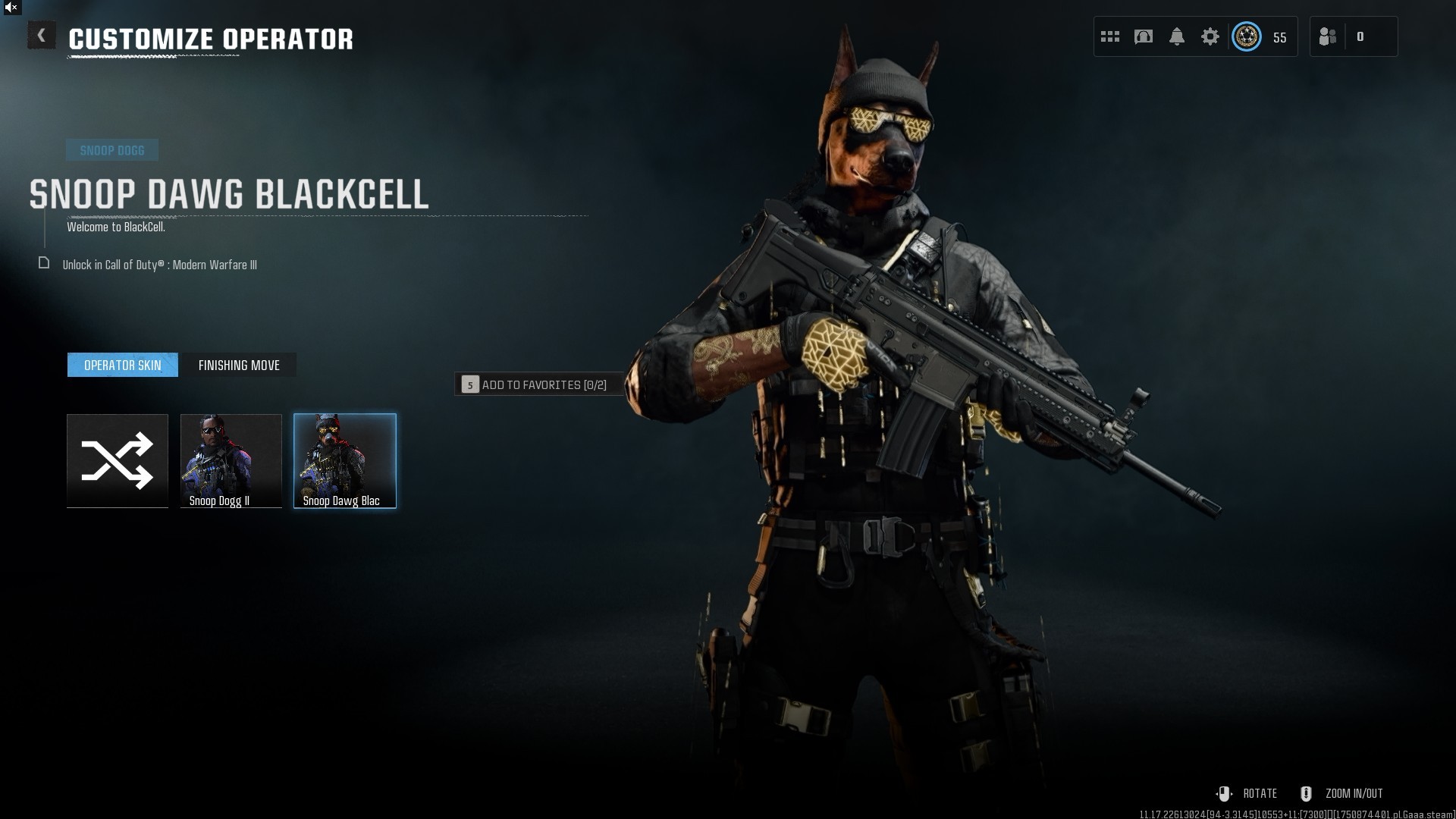Screen dimensions: 1456x819
Task: Toggle the muted speaker icon
Action: [x=11, y=8]
